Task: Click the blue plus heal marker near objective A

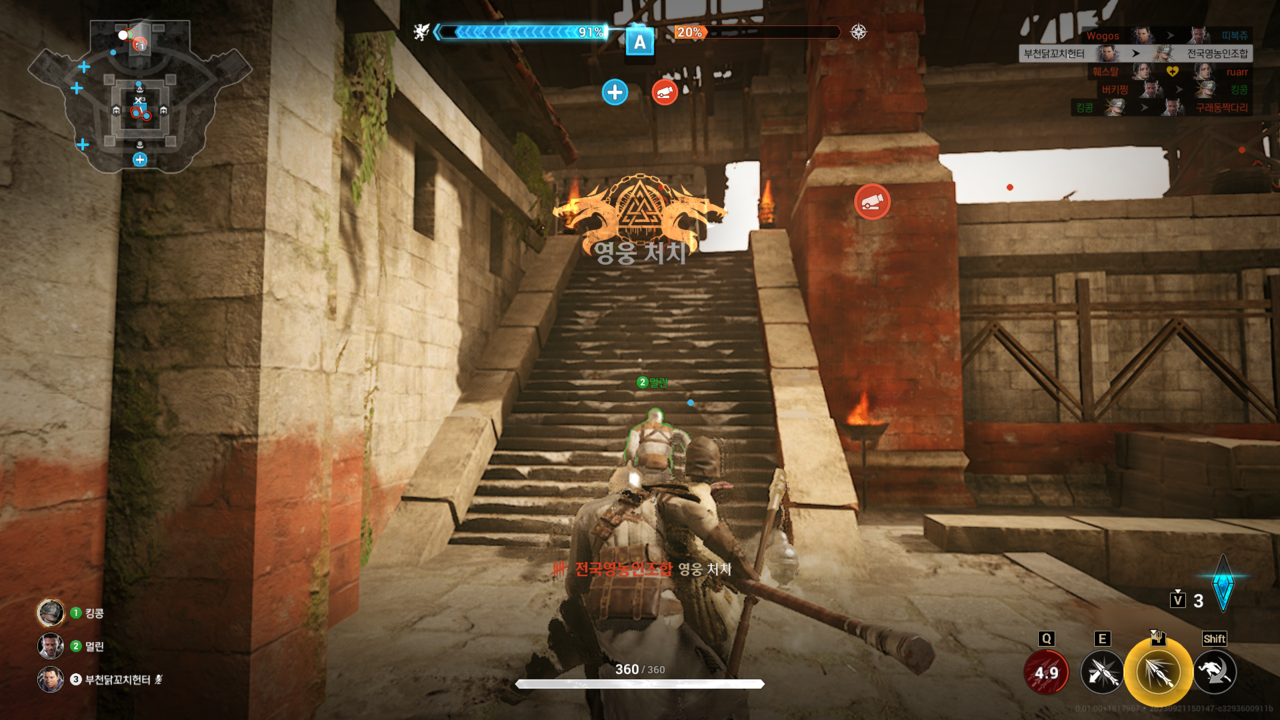Action: (x=614, y=93)
